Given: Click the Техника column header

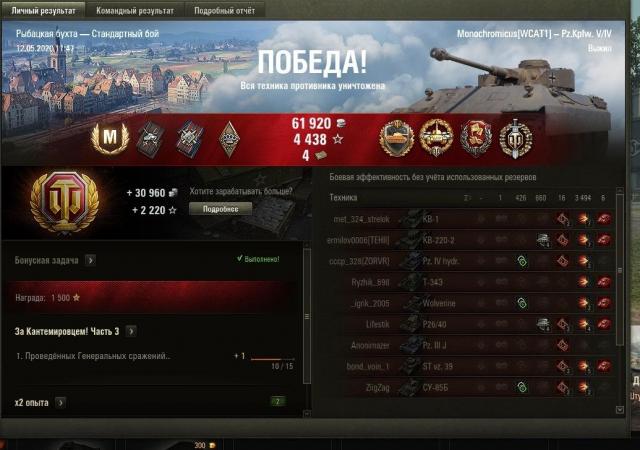Looking at the screenshot, I should tap(344, 198).
